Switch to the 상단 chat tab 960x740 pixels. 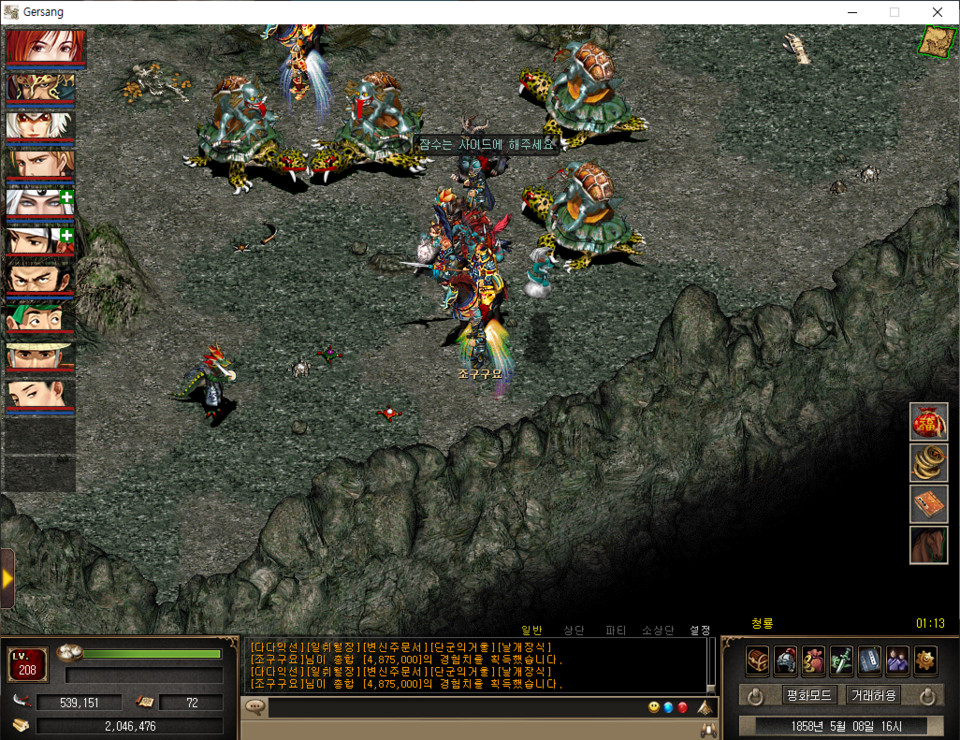coord(574,630)
